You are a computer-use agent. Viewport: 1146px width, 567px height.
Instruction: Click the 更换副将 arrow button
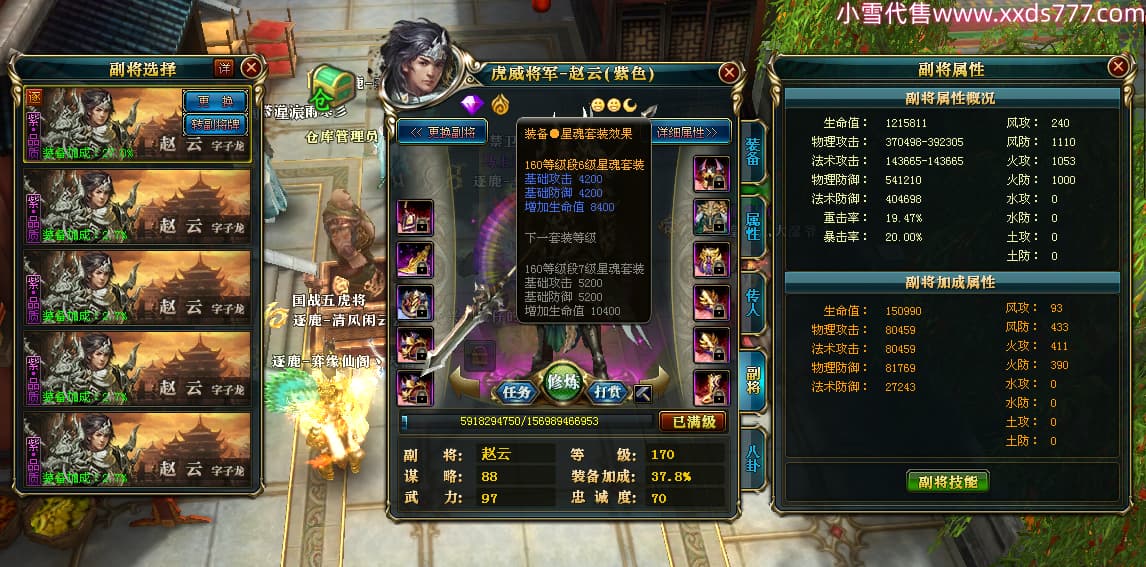[x=442, y=132]
